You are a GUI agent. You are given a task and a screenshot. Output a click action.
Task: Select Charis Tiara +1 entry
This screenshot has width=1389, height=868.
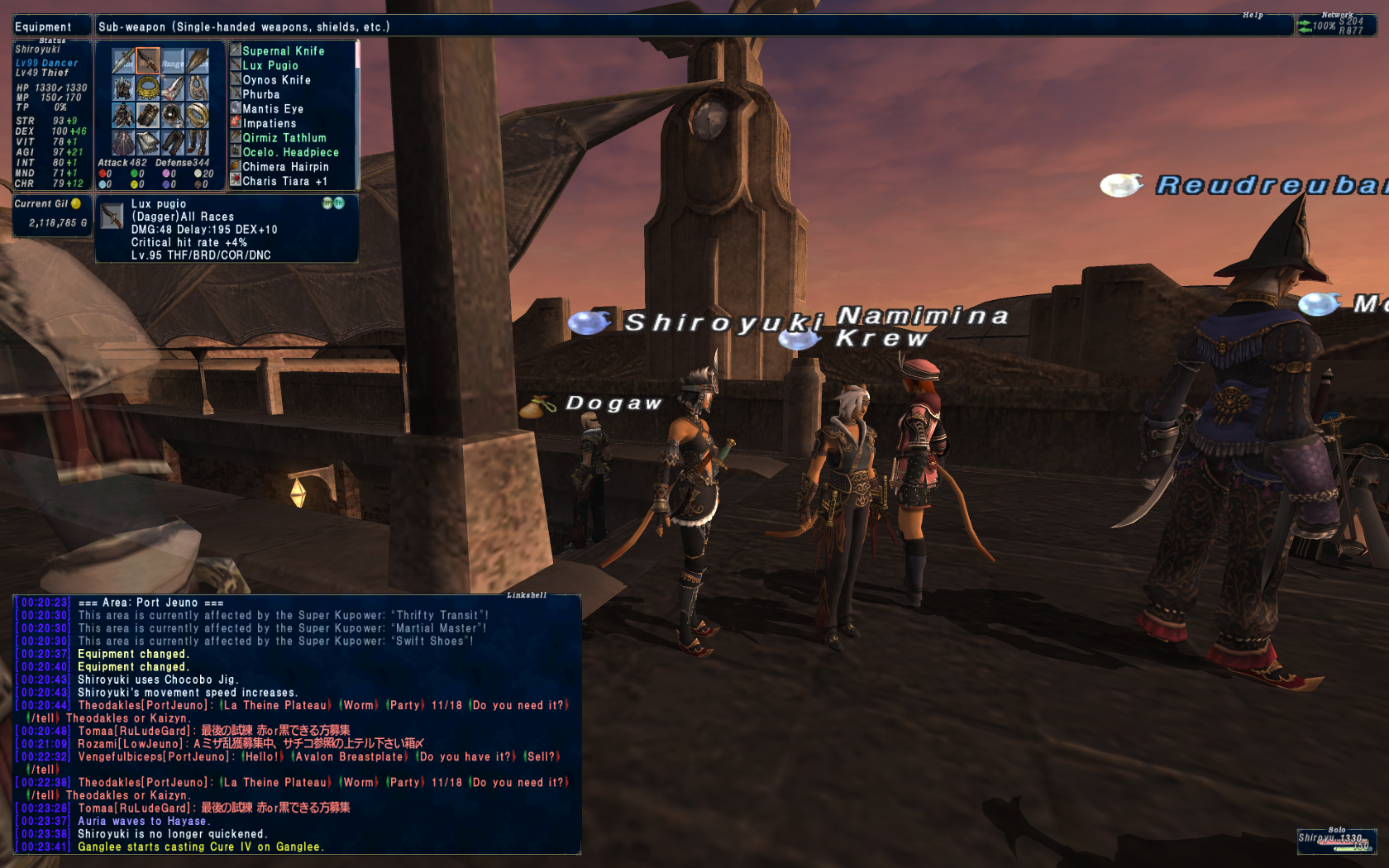(x=284, y=181)
